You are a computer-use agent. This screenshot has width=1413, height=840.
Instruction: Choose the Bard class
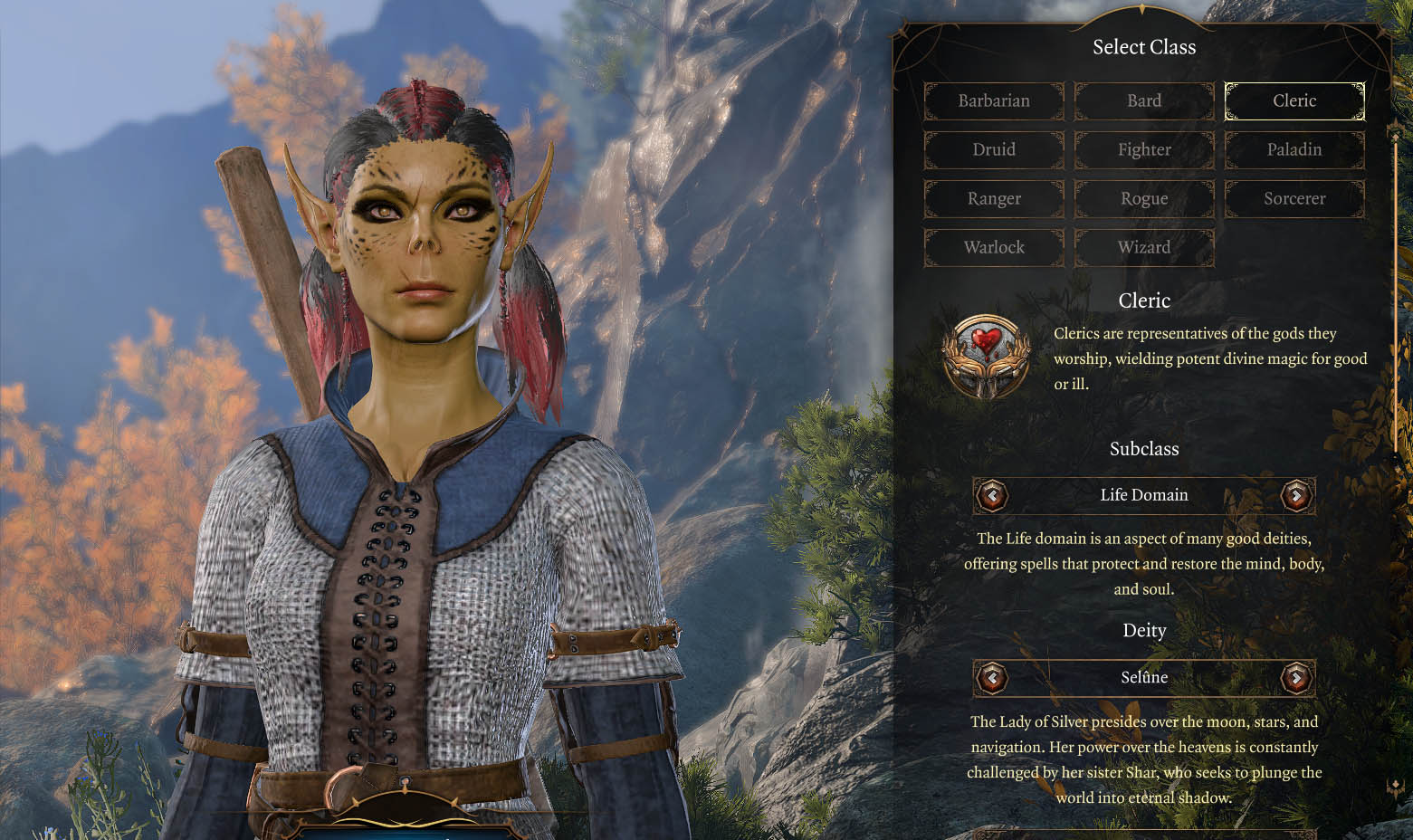point(1144,100)
